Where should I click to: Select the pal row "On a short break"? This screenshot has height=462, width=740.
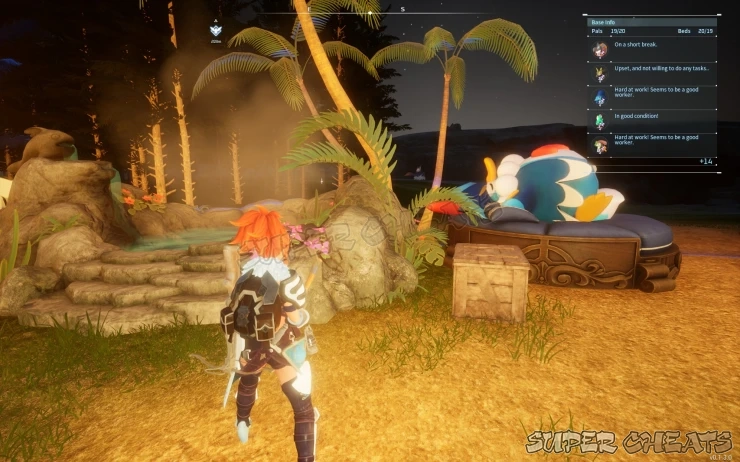click(x=650, y=49)
